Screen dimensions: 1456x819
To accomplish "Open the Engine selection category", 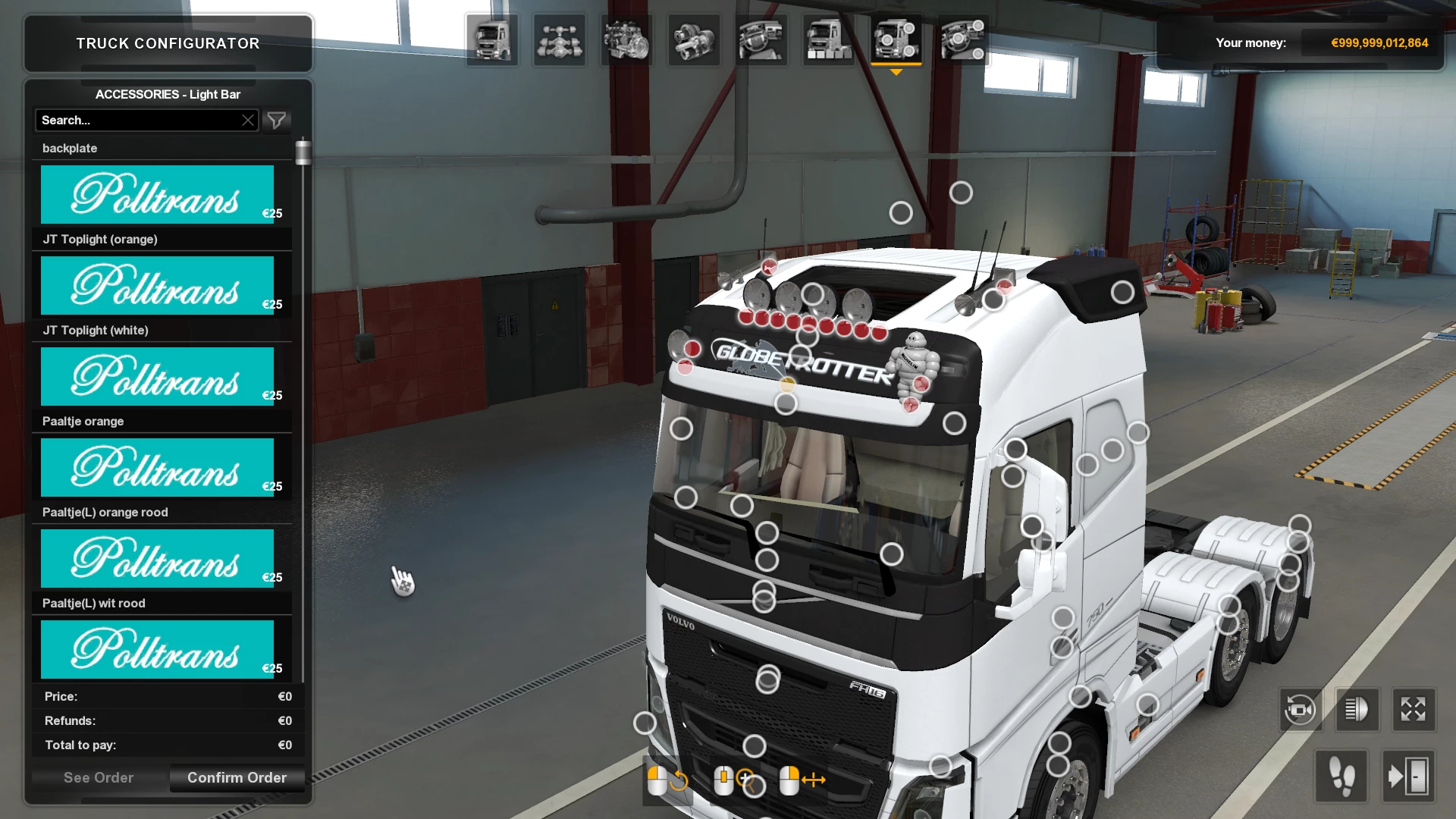I will click(x=626, y=39).
